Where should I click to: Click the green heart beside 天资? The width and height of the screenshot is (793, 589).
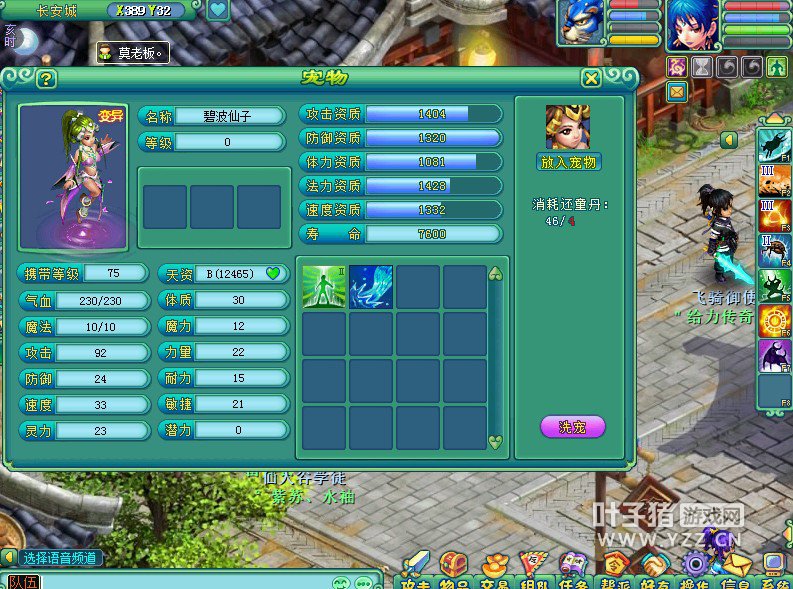pos(273,273)
